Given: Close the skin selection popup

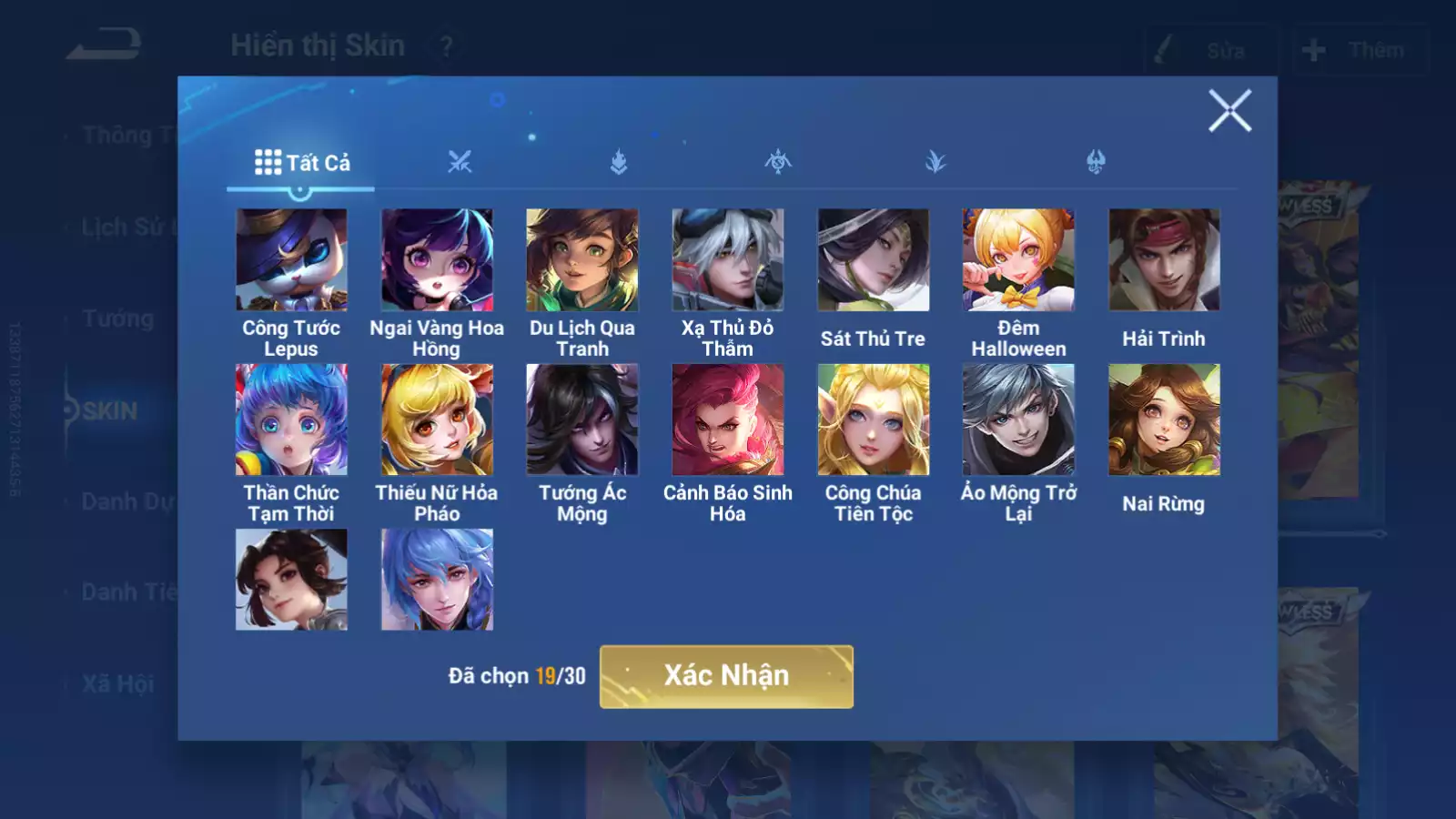Looking at the screenshot, I should (1229, 111).
